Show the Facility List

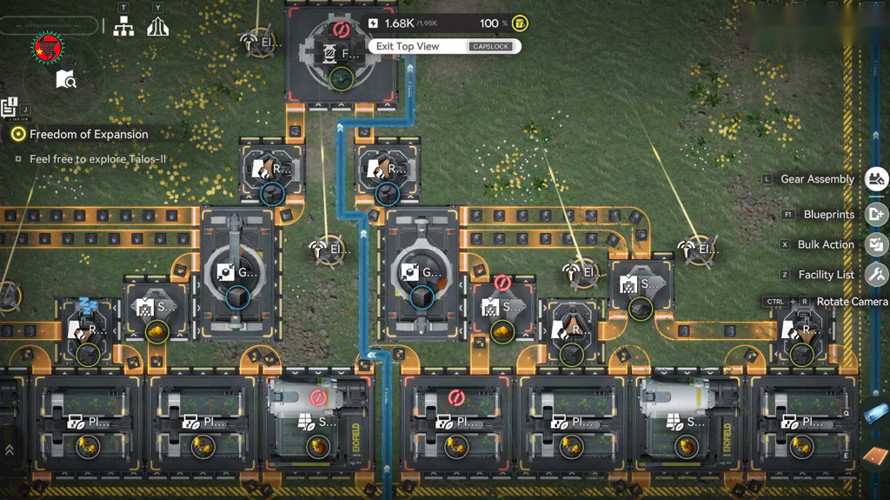point(876,274)
